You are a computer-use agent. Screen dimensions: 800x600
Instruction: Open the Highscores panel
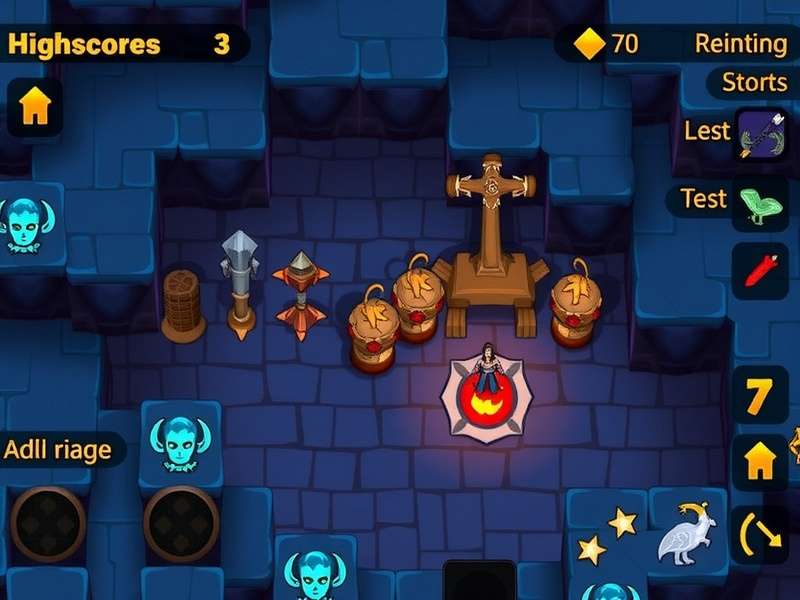(x=84, y=44)
